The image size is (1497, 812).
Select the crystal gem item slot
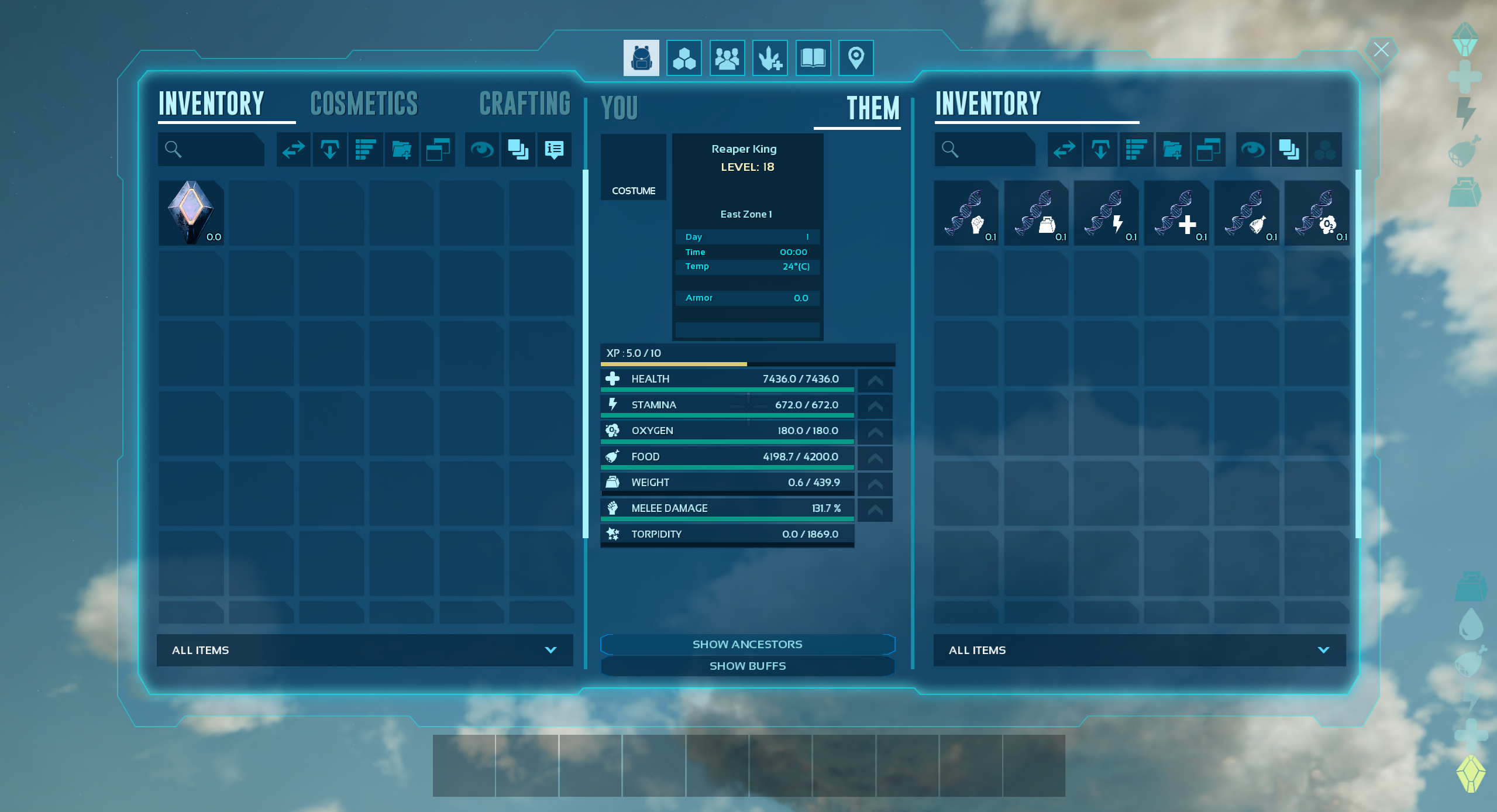tap(191, 212)
